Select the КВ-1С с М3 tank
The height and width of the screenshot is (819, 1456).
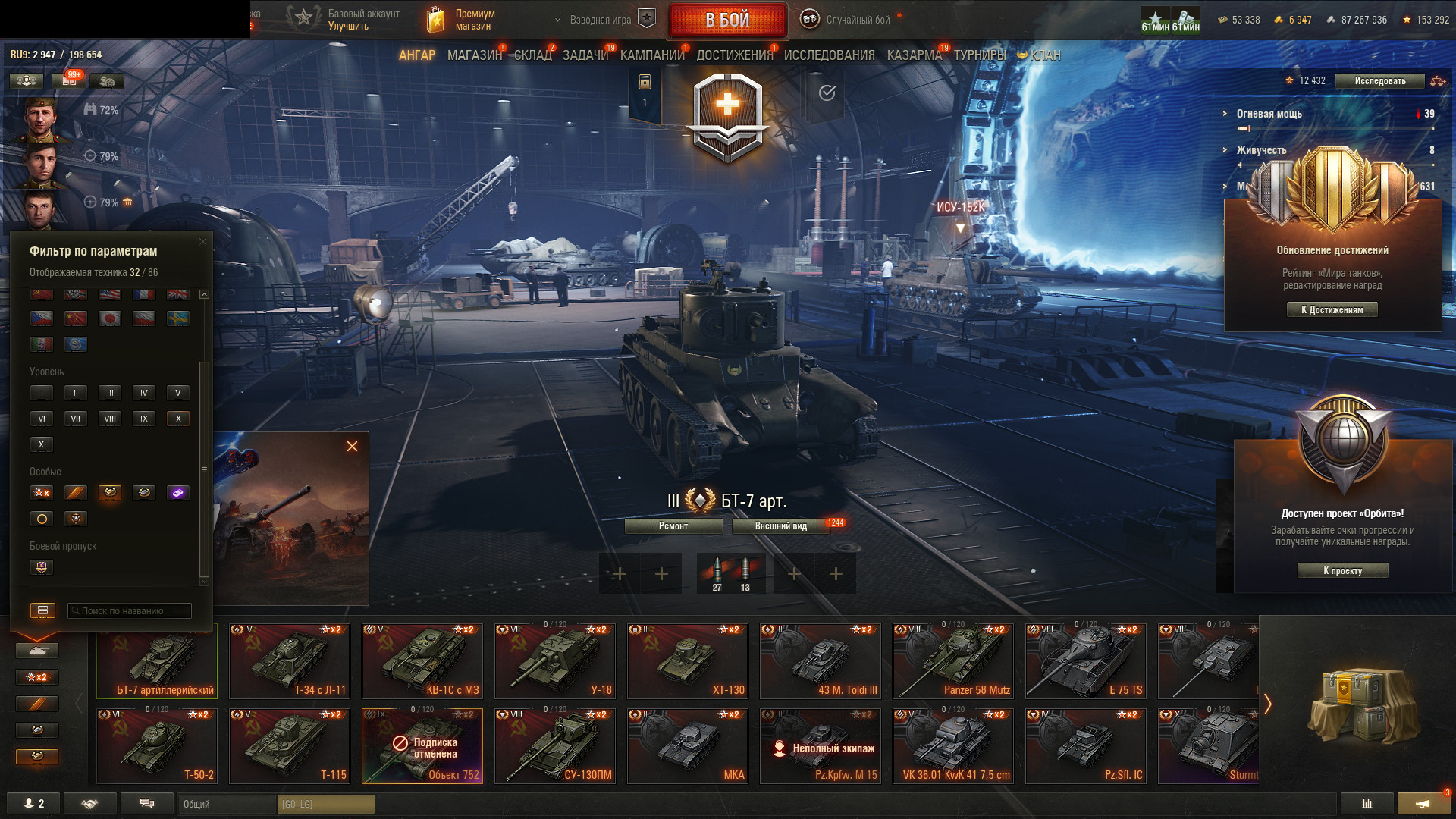click(x=422, y=661)
